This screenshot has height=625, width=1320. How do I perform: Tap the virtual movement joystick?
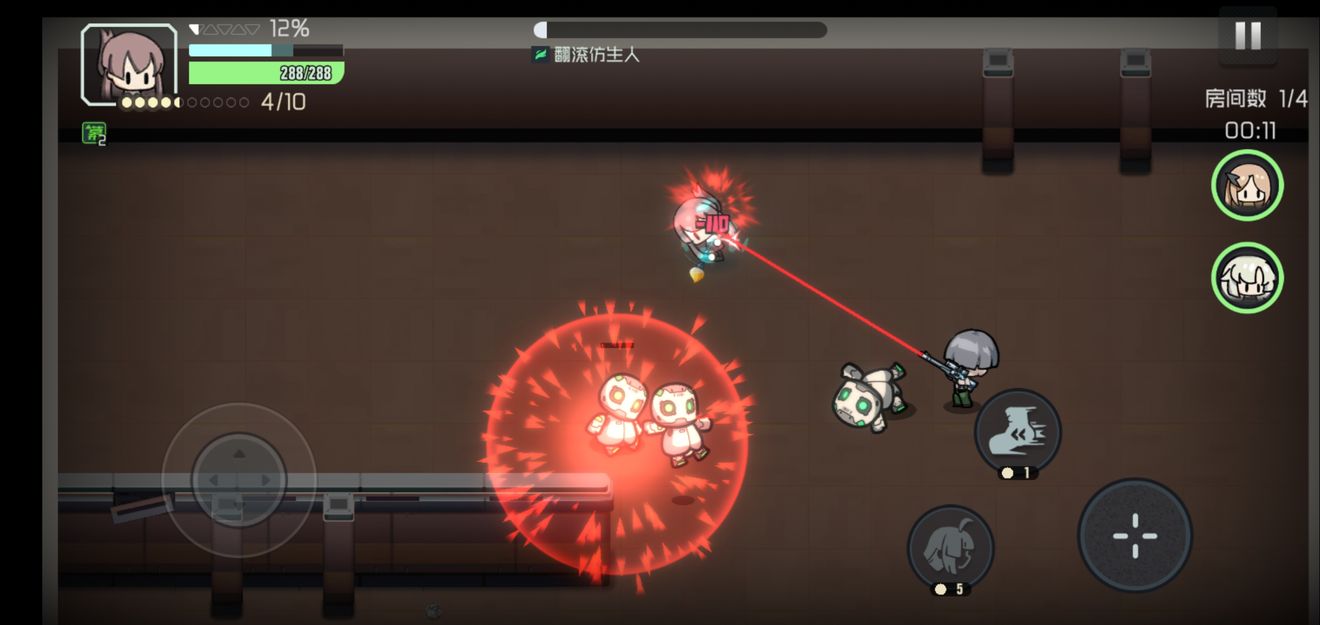[239, 480]
